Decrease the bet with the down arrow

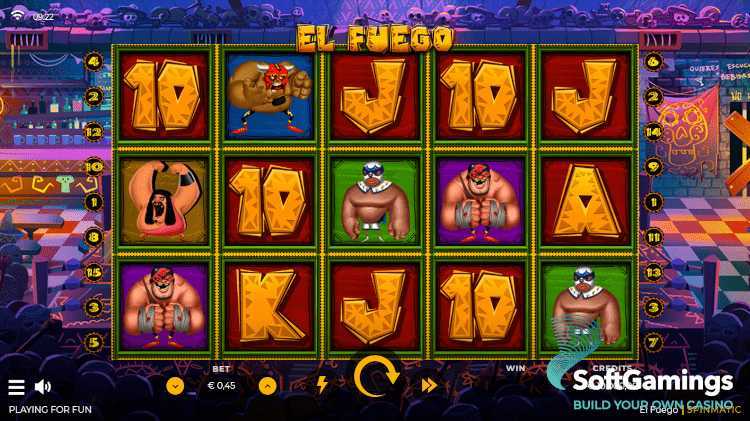[x=175, y=385]
